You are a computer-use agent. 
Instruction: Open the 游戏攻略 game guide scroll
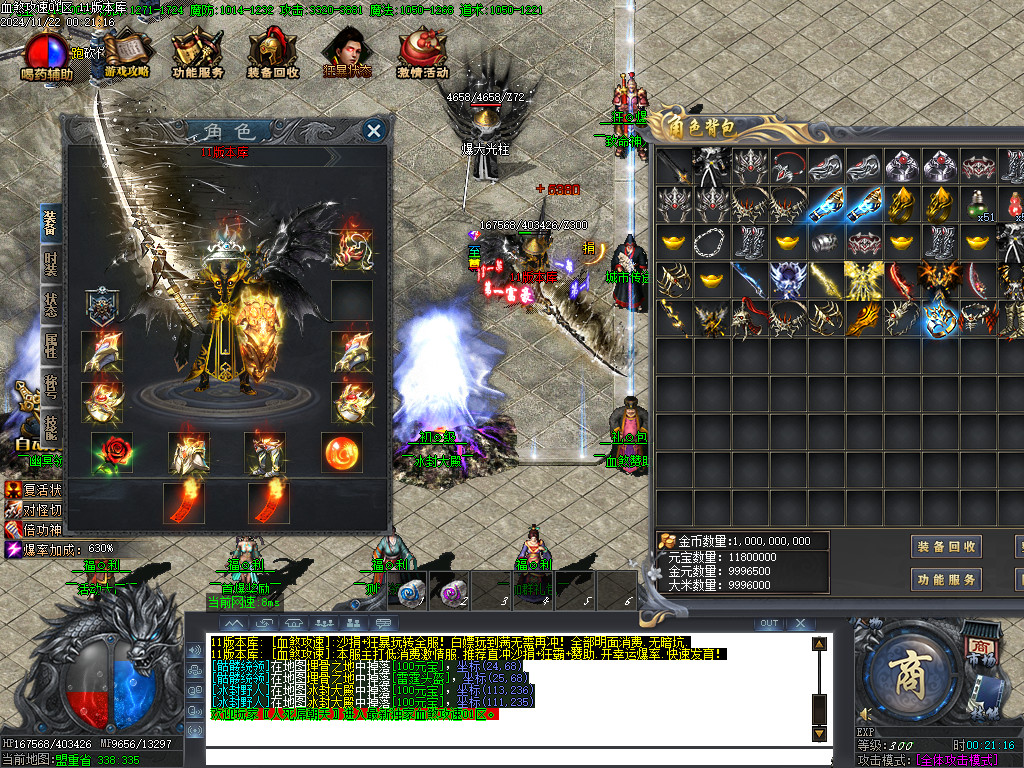(x=127, y=55)
